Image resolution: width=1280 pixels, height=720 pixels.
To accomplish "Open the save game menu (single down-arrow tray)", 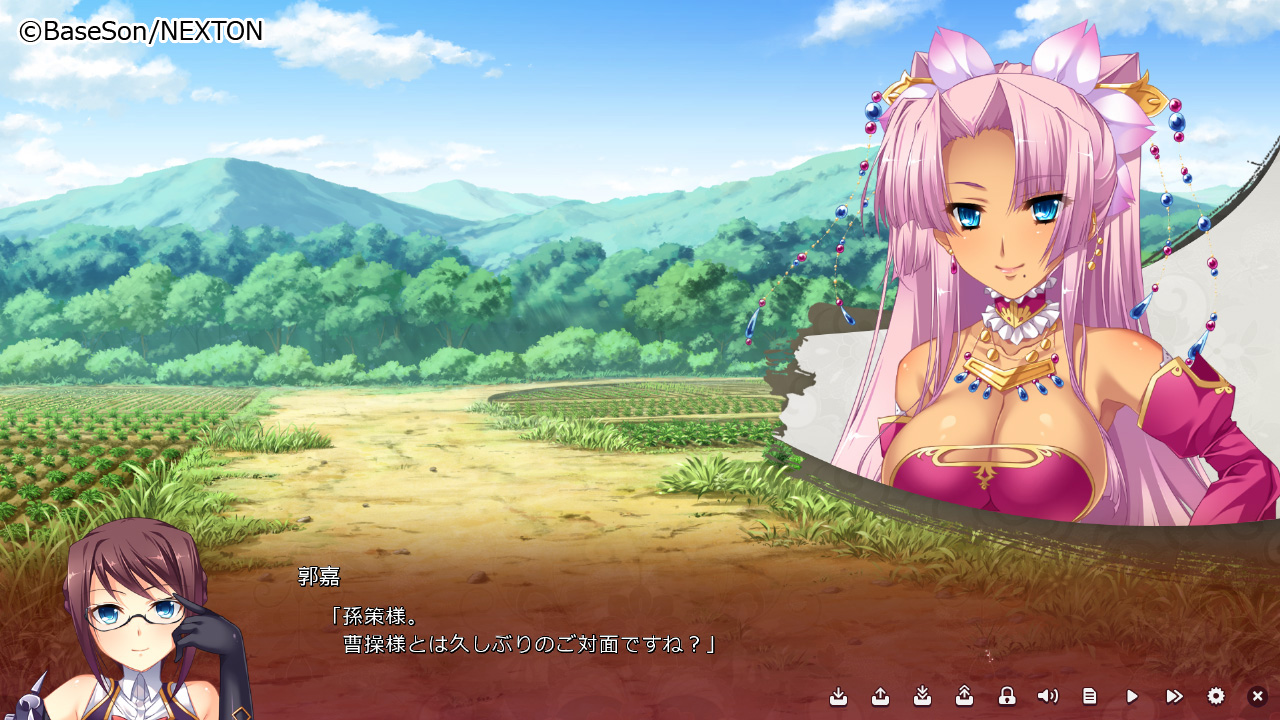I will 839,696.
